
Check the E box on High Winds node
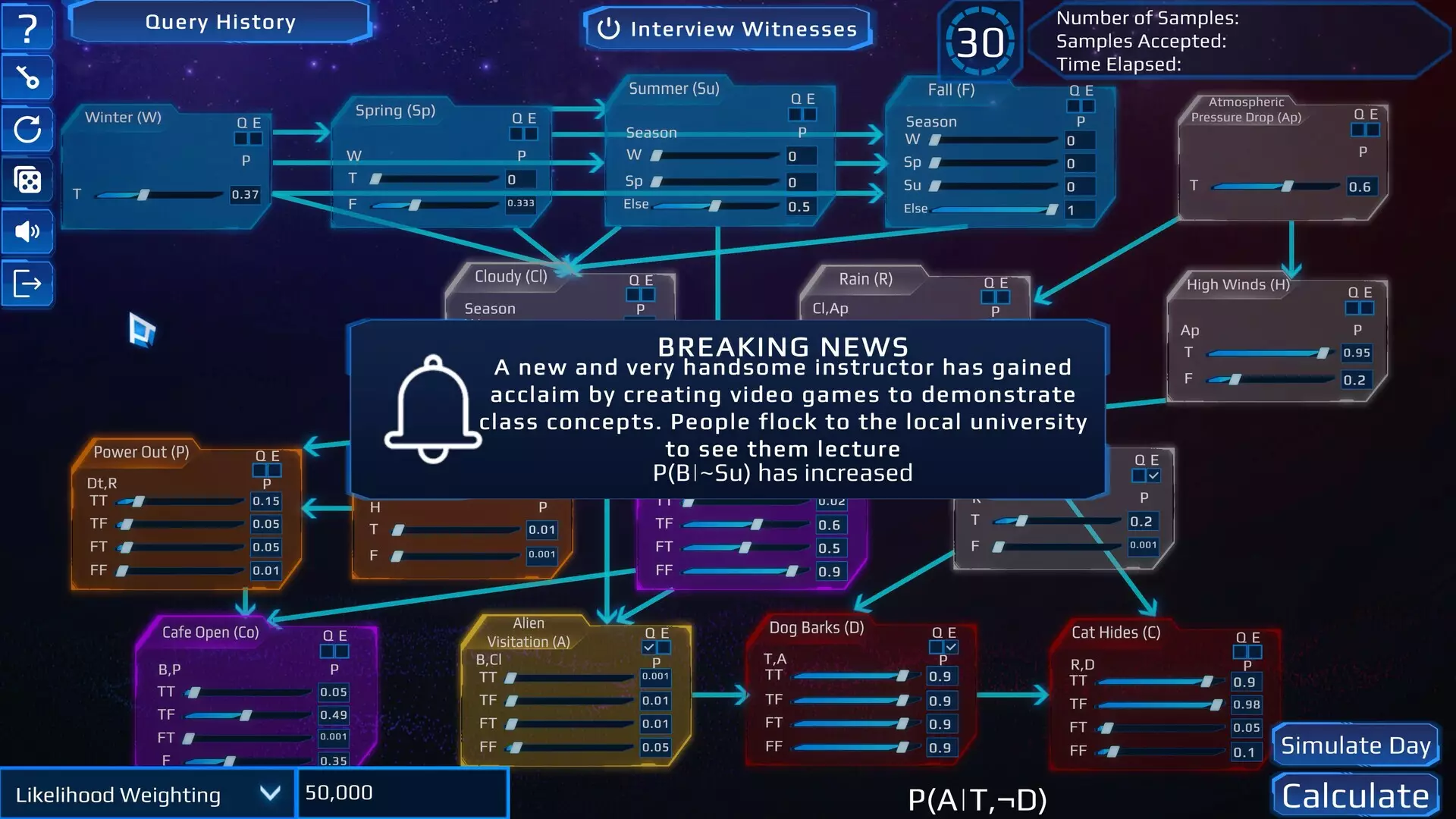pos(1367,309)
